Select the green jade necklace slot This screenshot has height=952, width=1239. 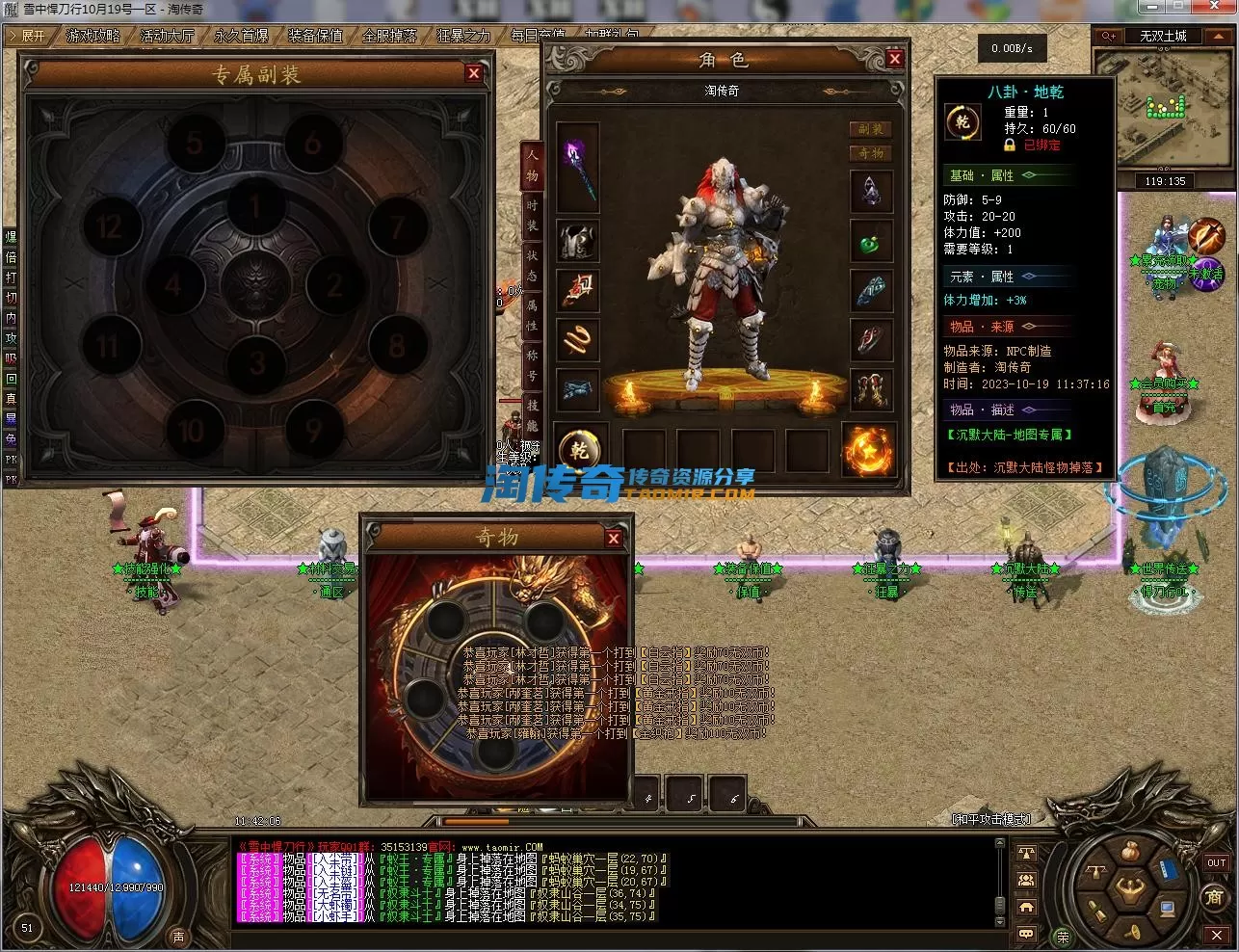tap(871, 242)
